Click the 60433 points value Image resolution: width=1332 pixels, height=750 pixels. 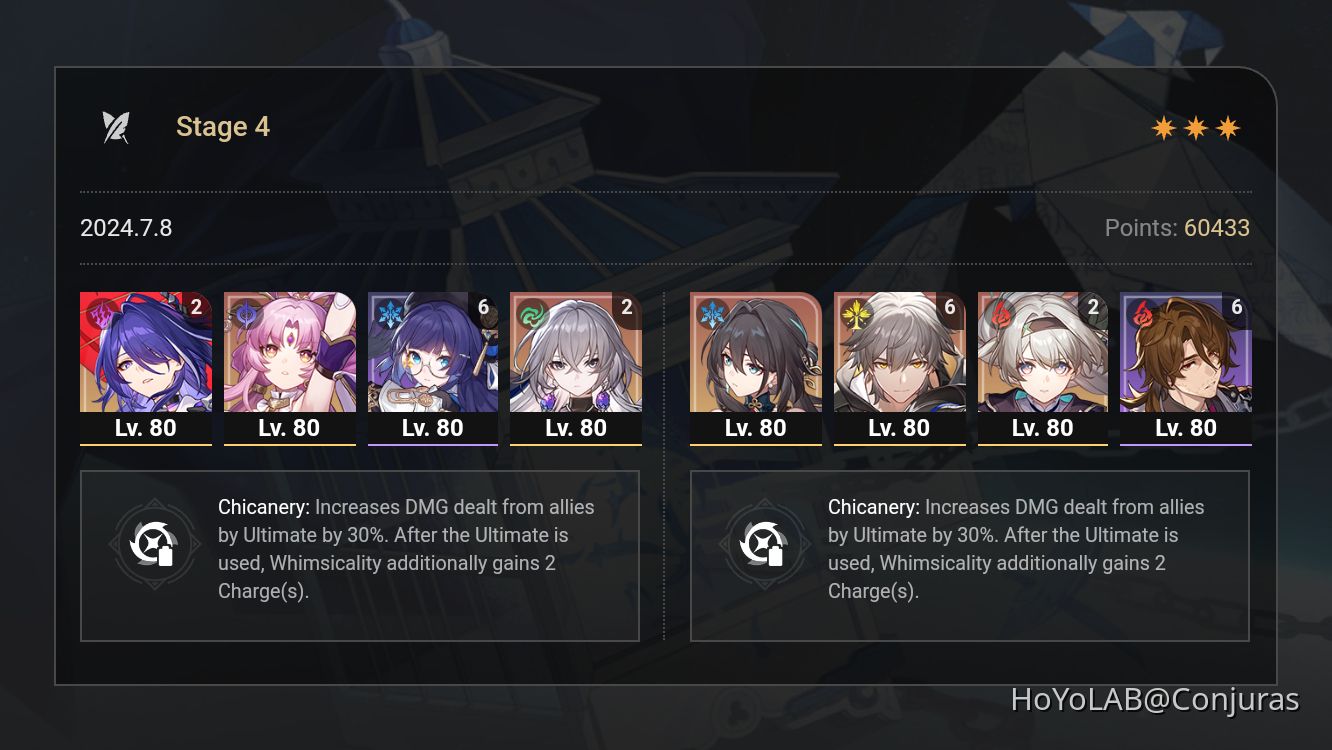click(1216, 228)
